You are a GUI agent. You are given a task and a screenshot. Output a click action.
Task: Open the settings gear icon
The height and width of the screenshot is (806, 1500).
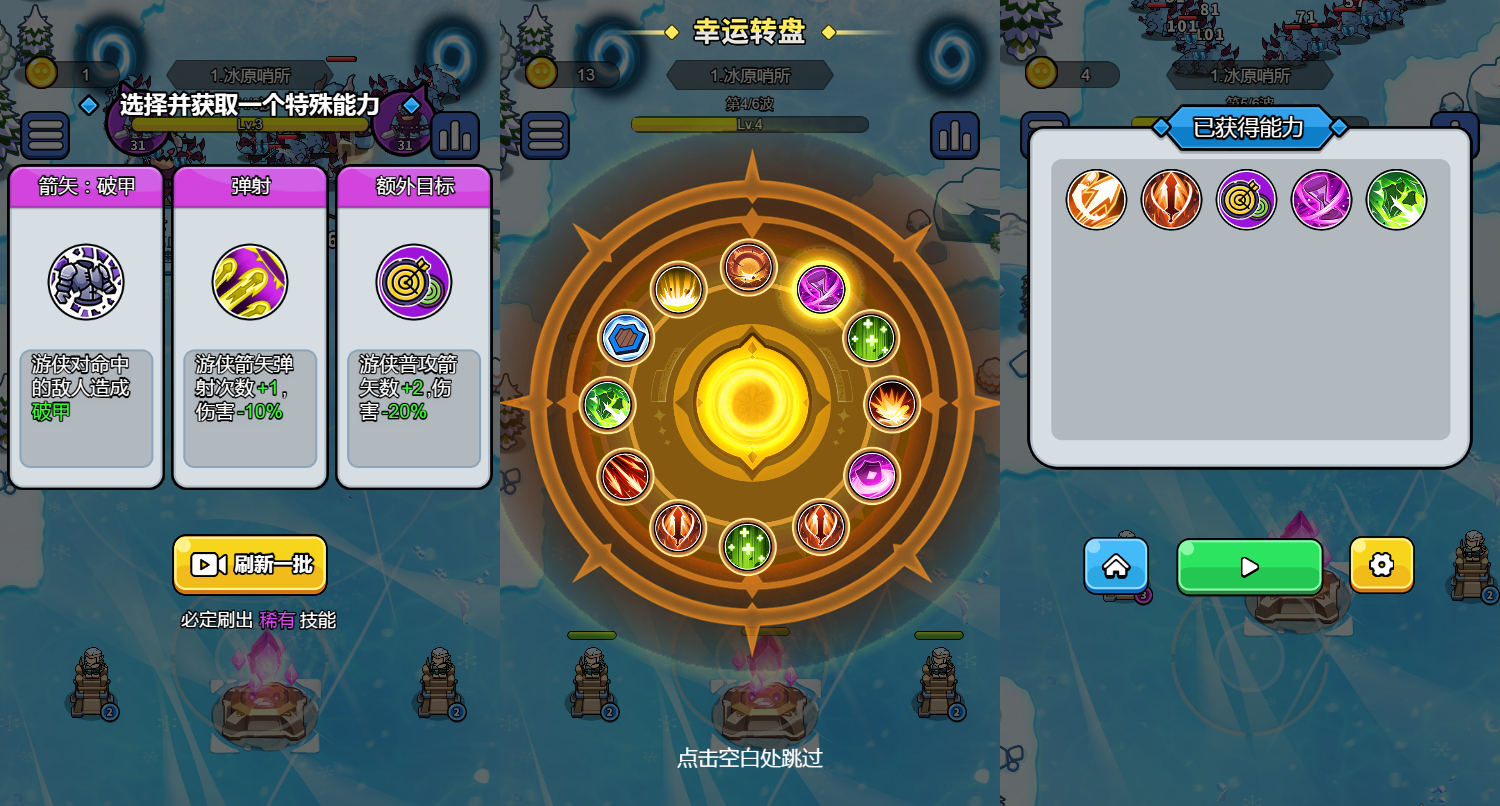coord(1382,565)
